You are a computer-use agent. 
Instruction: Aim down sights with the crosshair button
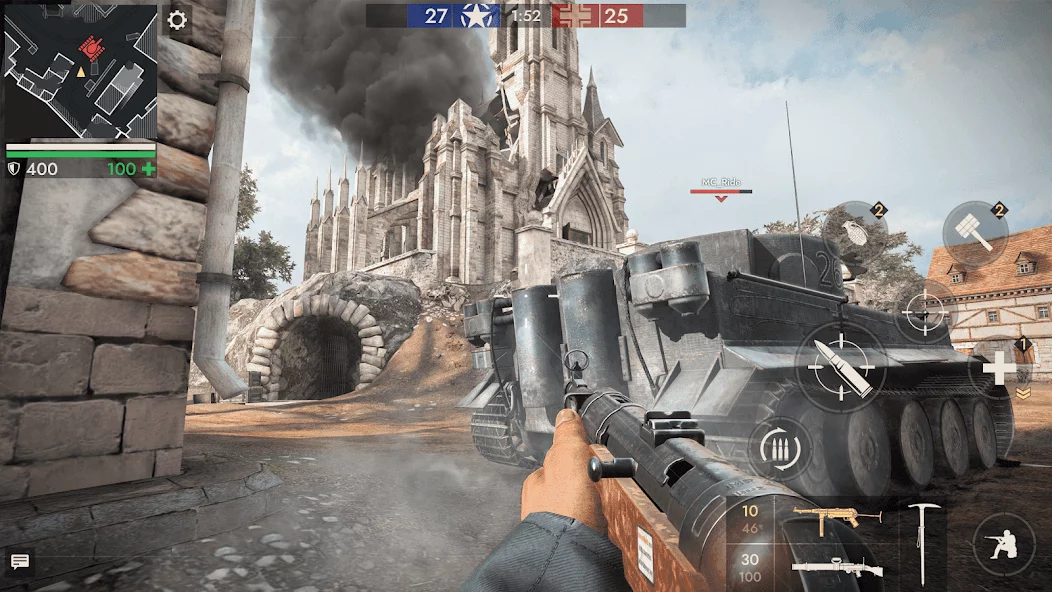coord(924,312)
